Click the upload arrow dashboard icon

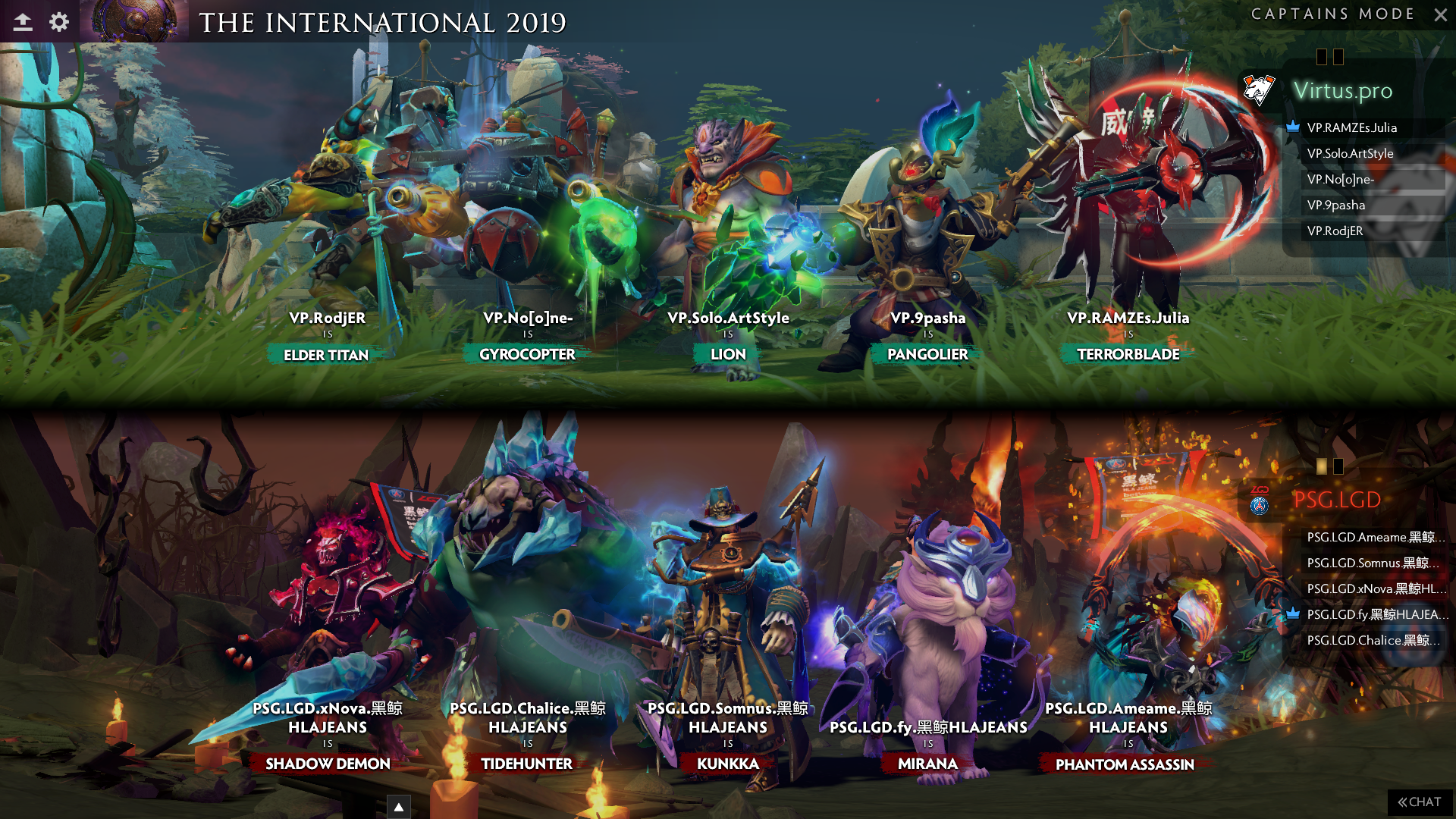[x=23, y=22]
